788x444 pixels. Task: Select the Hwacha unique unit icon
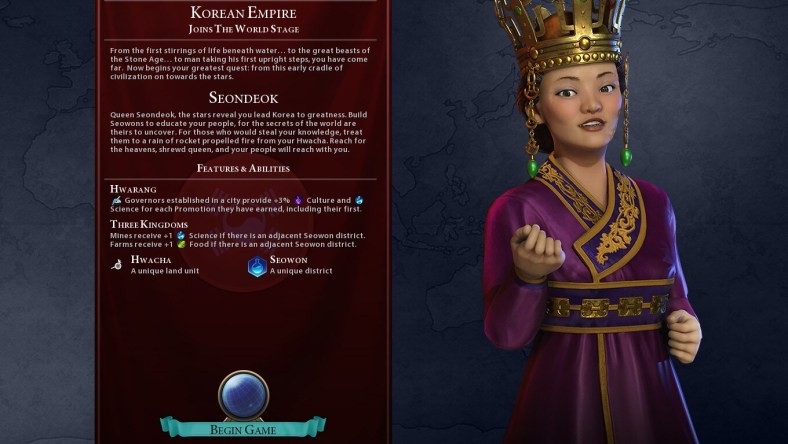point(118,265)
